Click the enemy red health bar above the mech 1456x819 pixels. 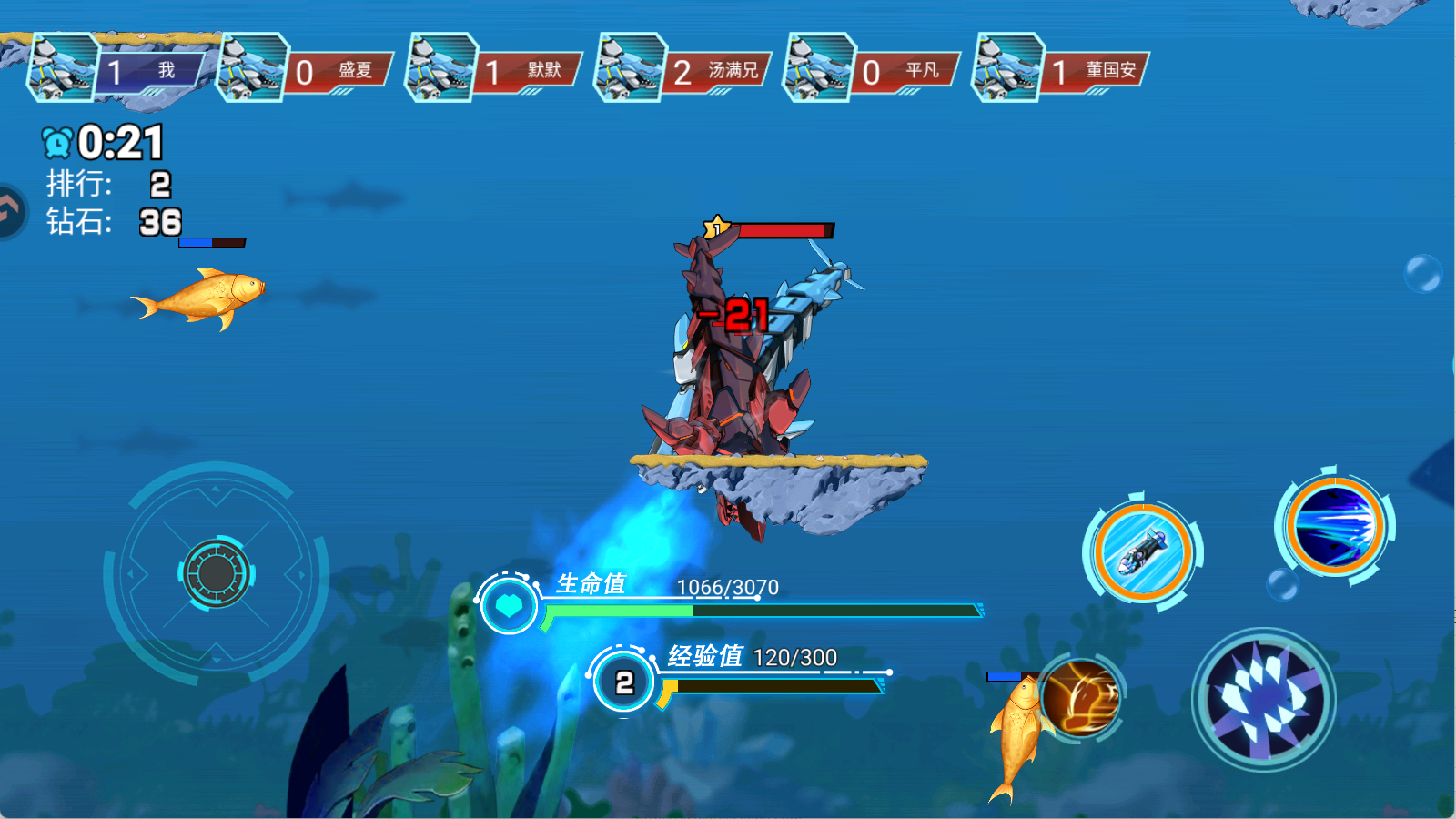pyautogui.click(x=787, y=229)
